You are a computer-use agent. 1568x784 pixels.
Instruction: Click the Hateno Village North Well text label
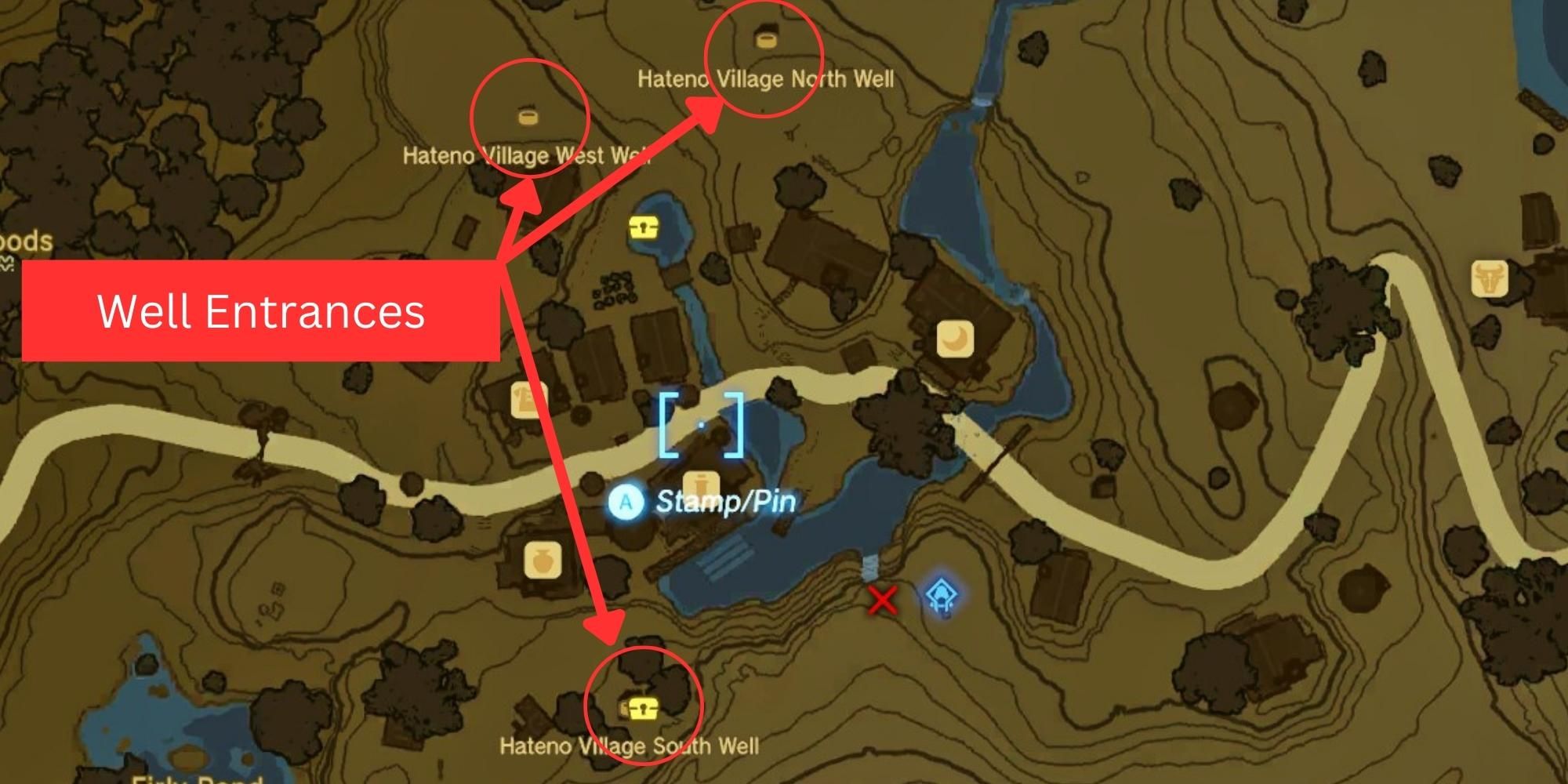tap(768, 78)
